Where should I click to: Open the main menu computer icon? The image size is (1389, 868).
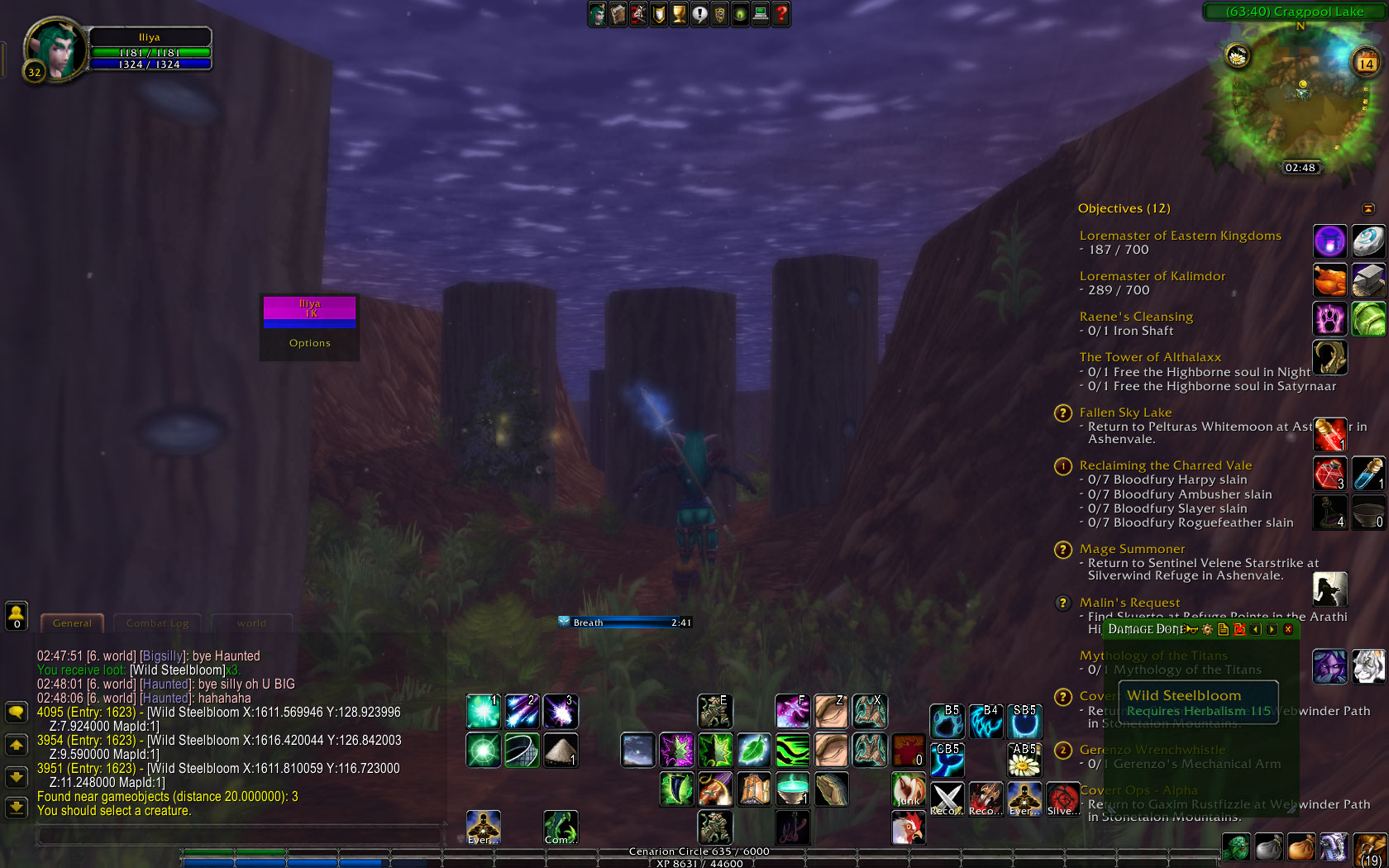760,14
